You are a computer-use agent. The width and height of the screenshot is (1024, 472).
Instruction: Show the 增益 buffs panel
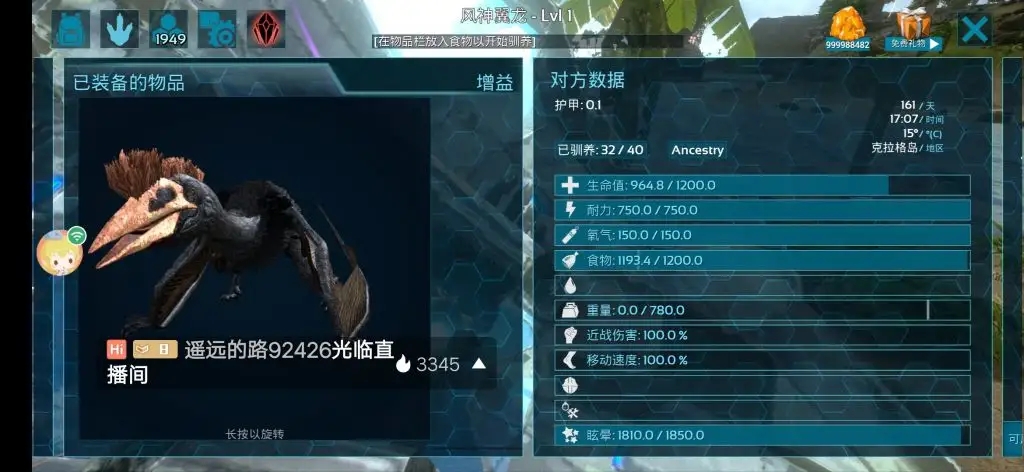pos(494,82)
